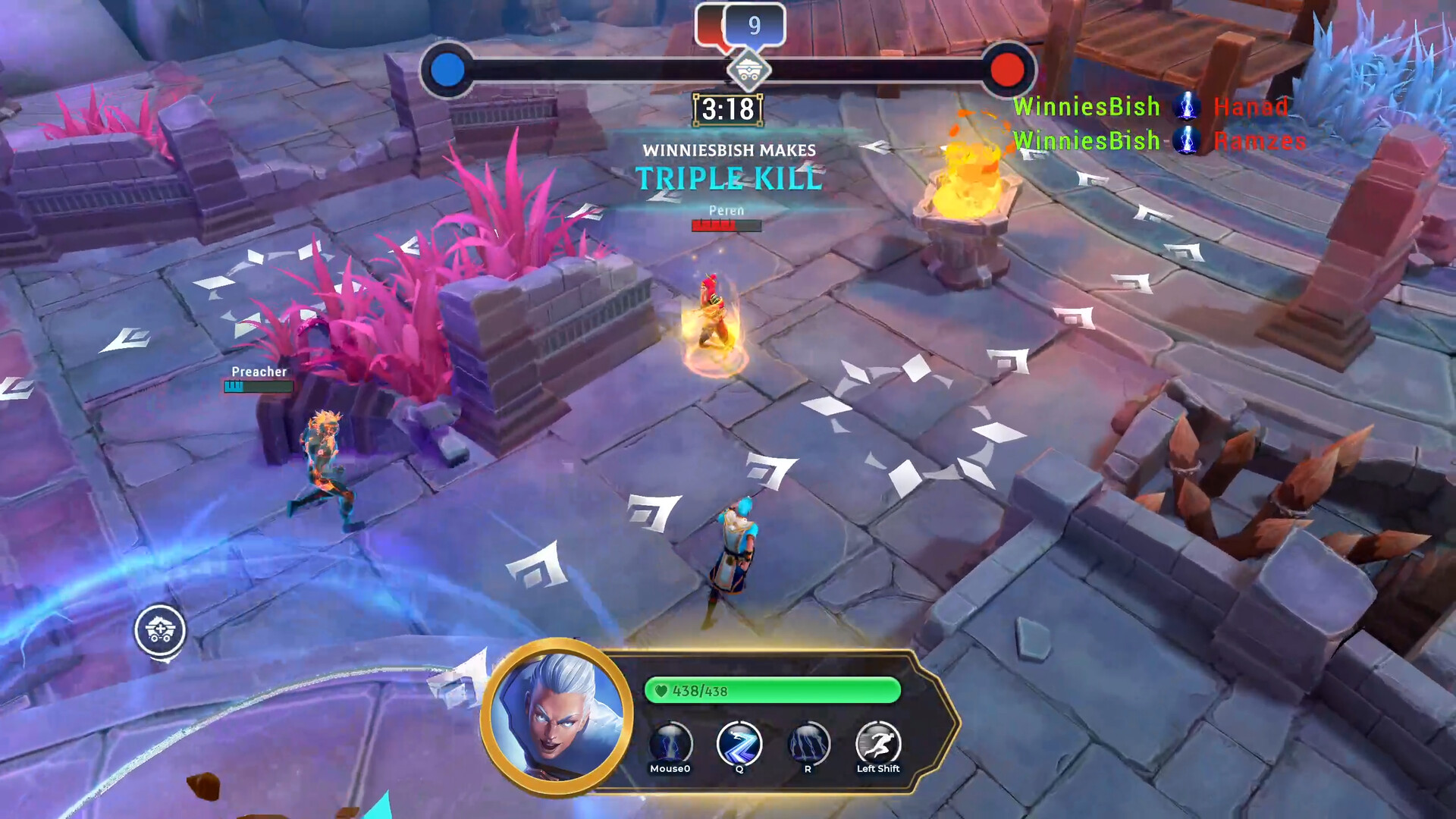The width and height of the screenshot is (1456, 819).
Task: Select Peren's red health bar segment
Action: coord(713,225)
